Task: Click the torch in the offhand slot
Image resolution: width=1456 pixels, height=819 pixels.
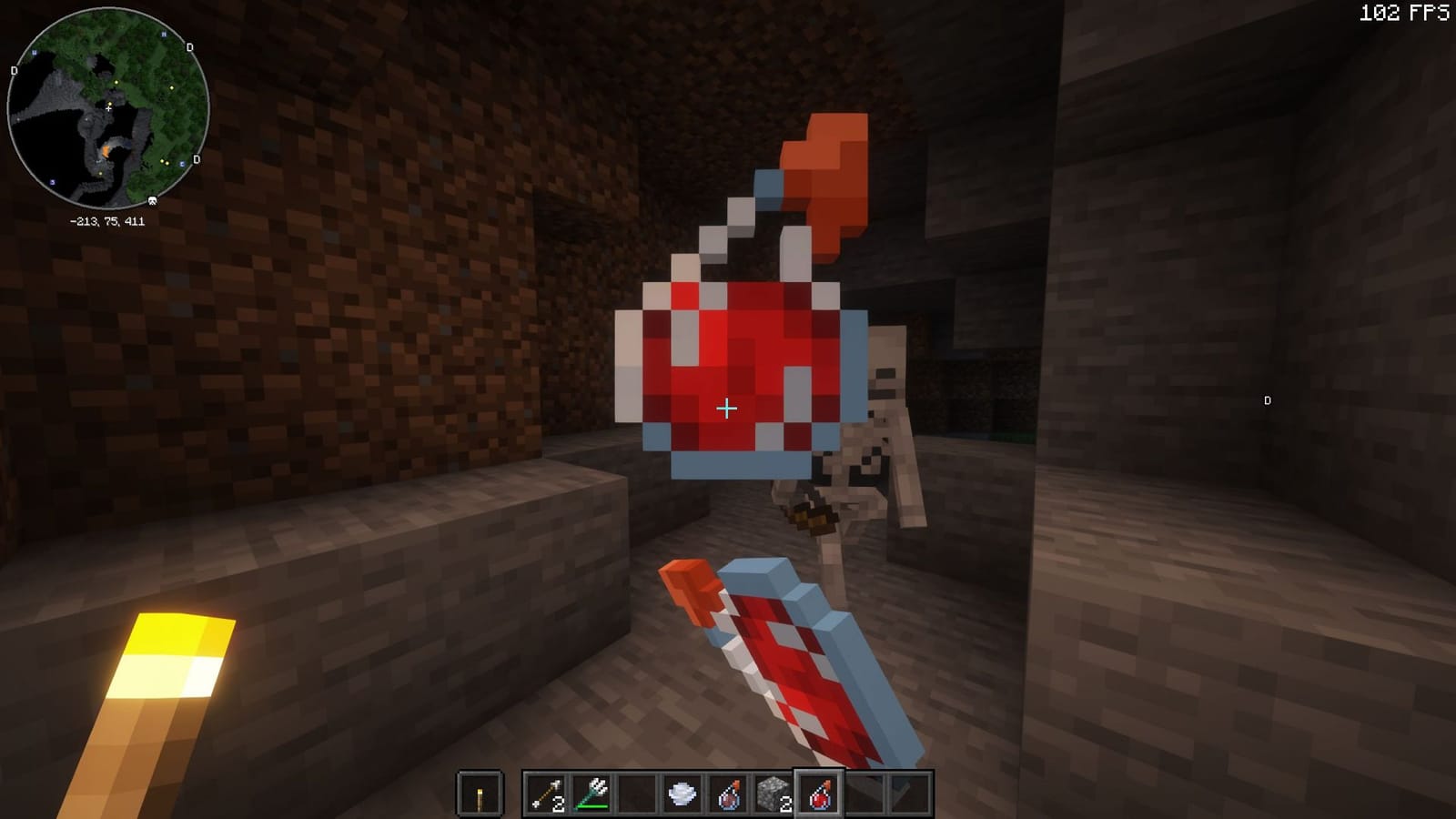Action: [479, 792]
